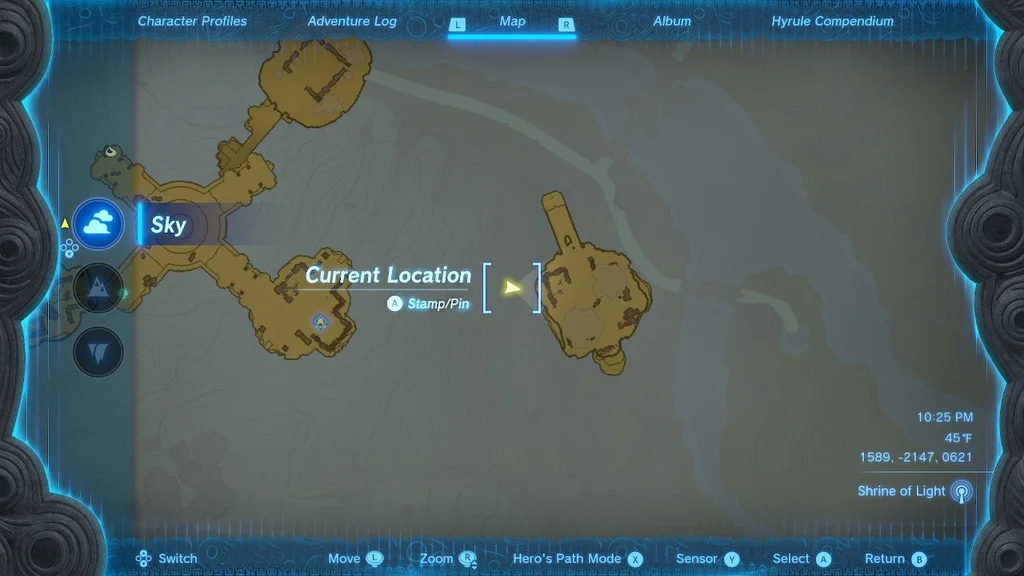Image resolution: width=1024 pixels, height=576 pixels.
Task: Go to the Album tab
Action: (672, 21)
